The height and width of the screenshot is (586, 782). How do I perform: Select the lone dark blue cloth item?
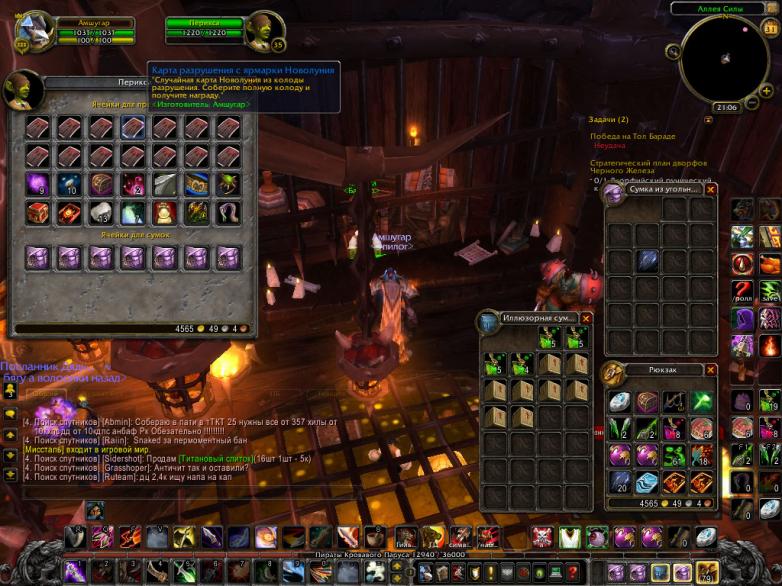point(648,260)
